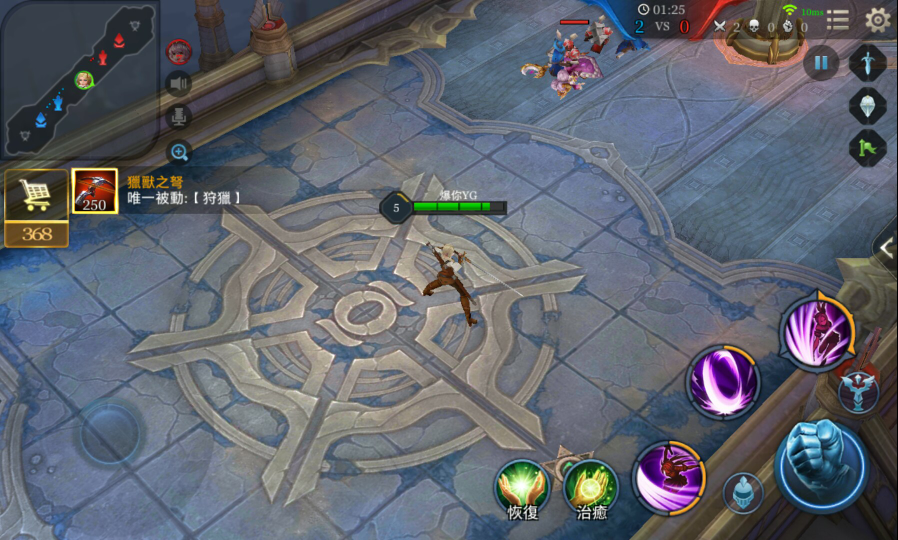898x540 pixels.
Task: Hit the blue fist basic attack button
Action: (821, 465)
